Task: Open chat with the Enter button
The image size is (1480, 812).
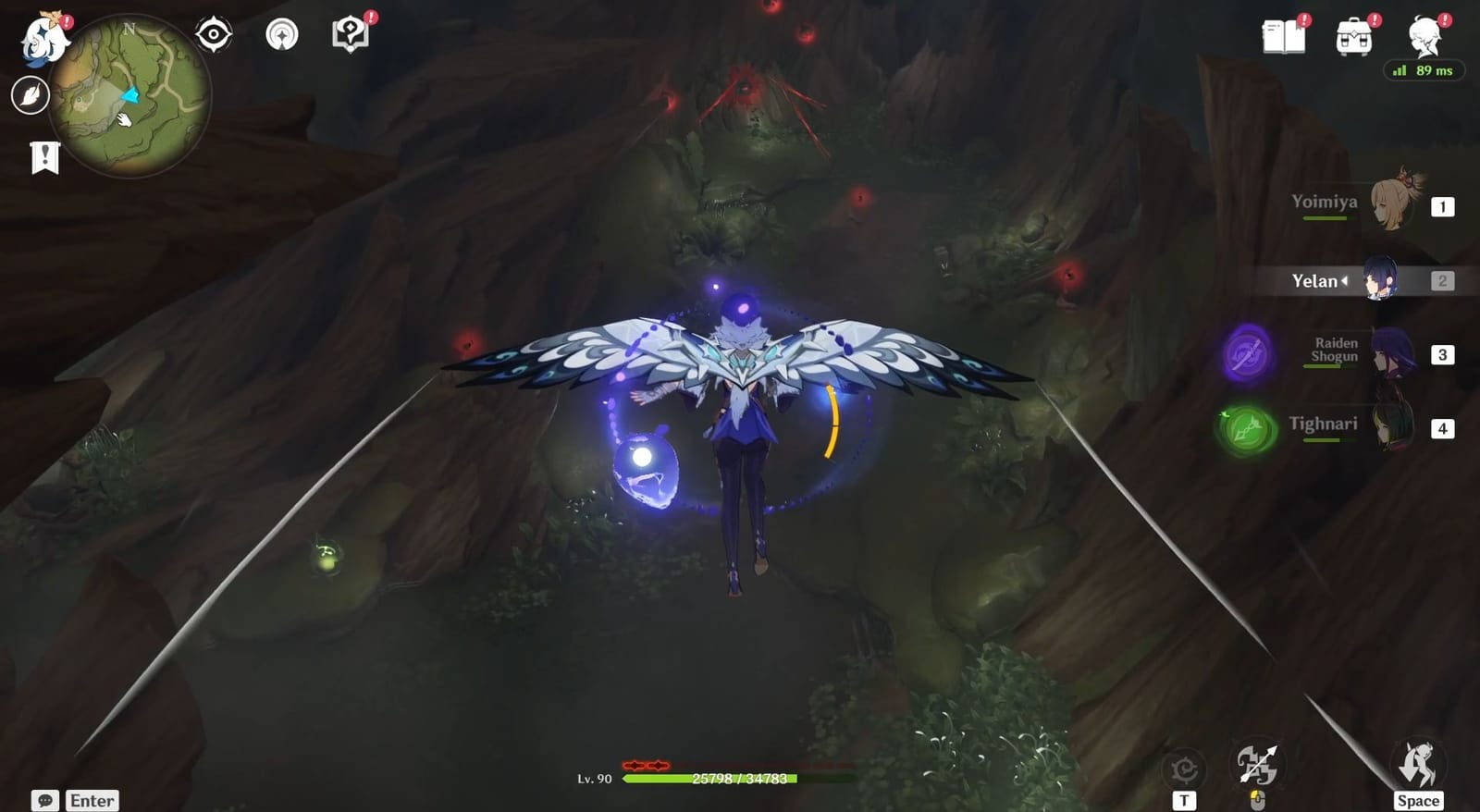Action: [92, 800]
